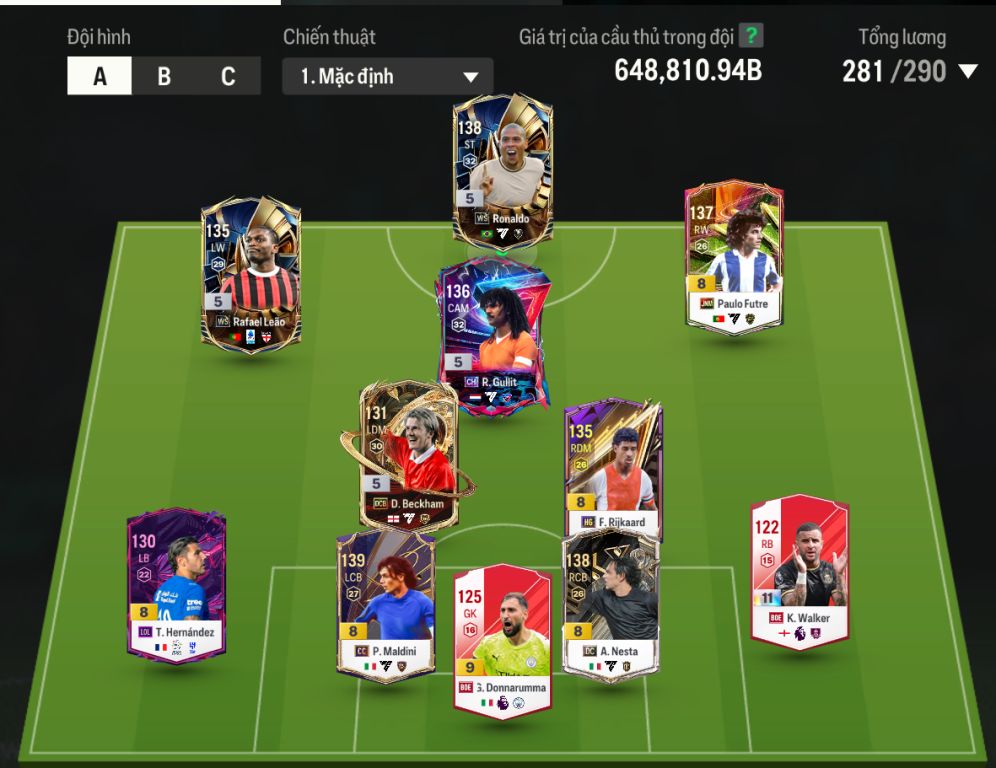Image resolution: width=996 pixels, height=768 pixels.
Task: Select the D. Beckham LDM card
Action: (x=408, y=455)
